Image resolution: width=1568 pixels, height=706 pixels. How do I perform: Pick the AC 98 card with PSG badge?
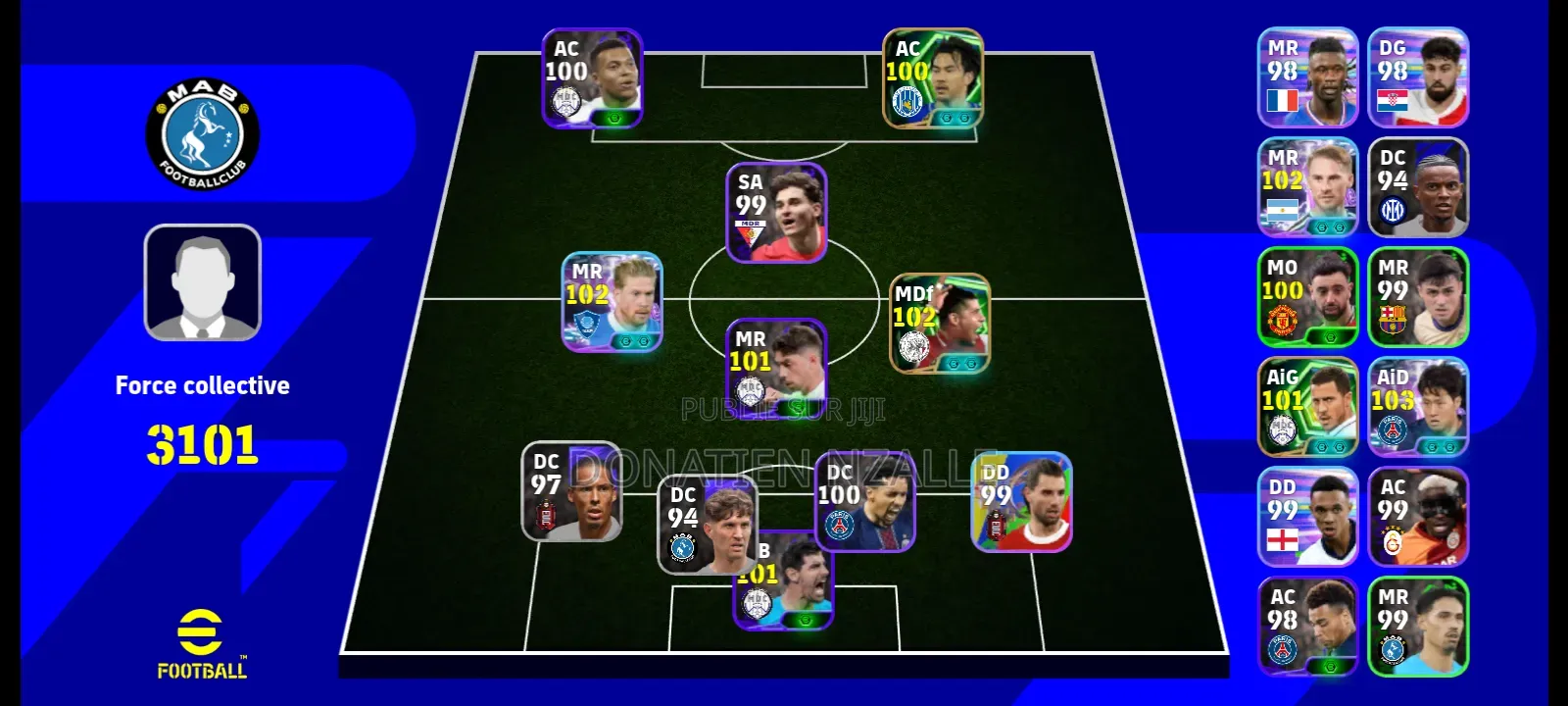1307,627
